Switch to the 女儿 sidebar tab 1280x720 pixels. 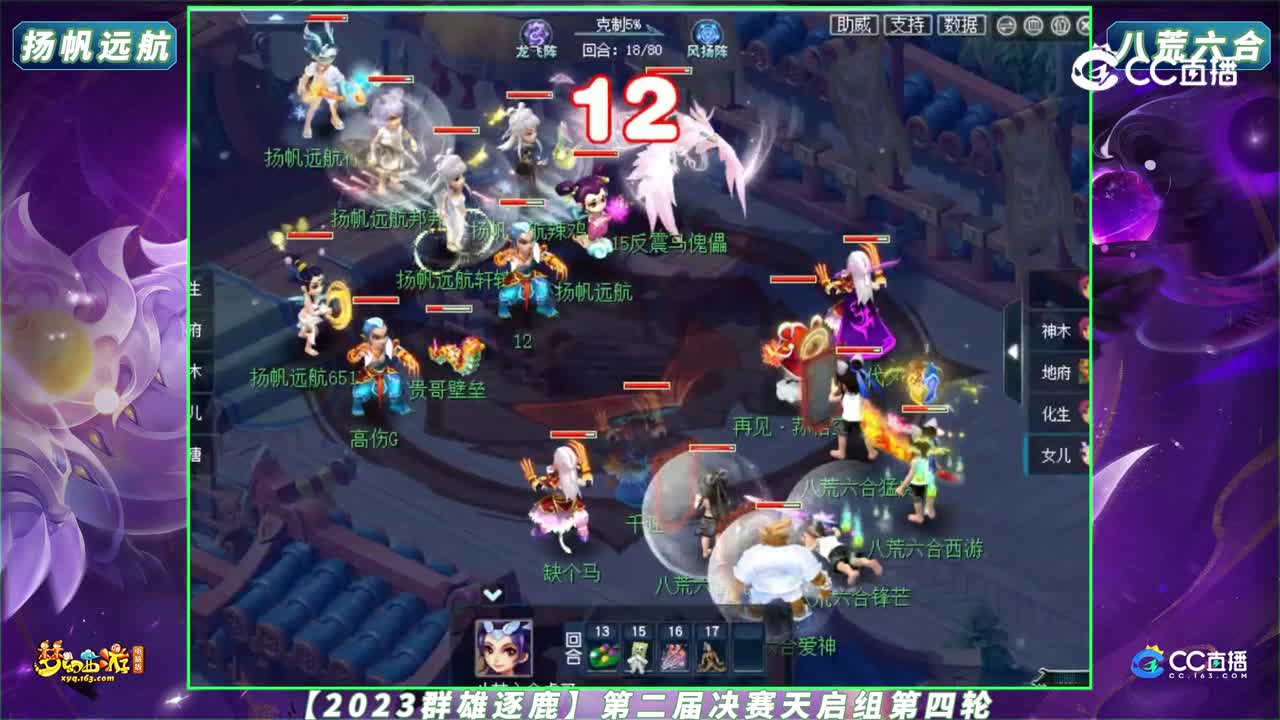1054,454
